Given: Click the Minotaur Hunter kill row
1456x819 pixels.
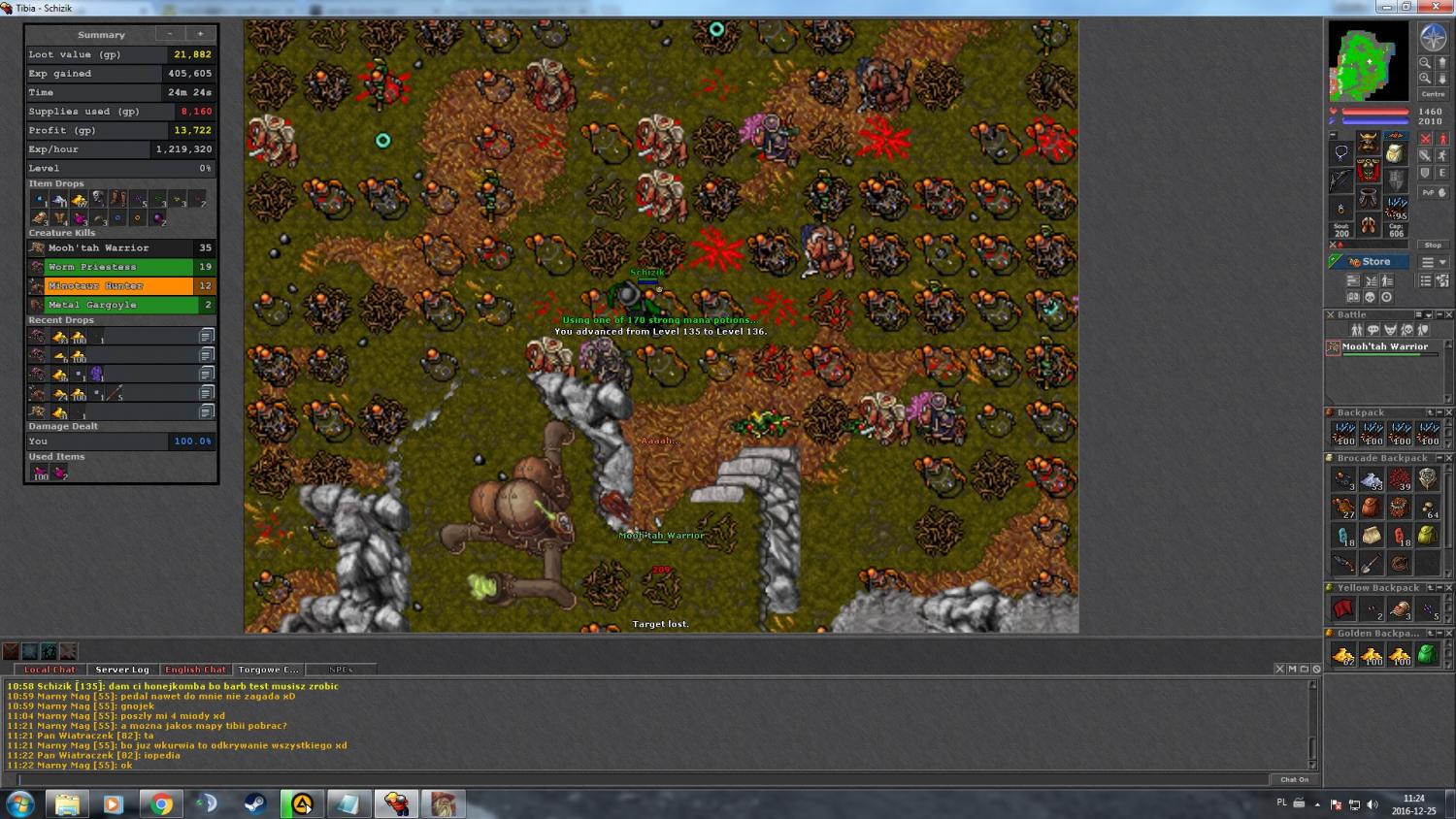Looking at the screenshot, I should [120, 286].
